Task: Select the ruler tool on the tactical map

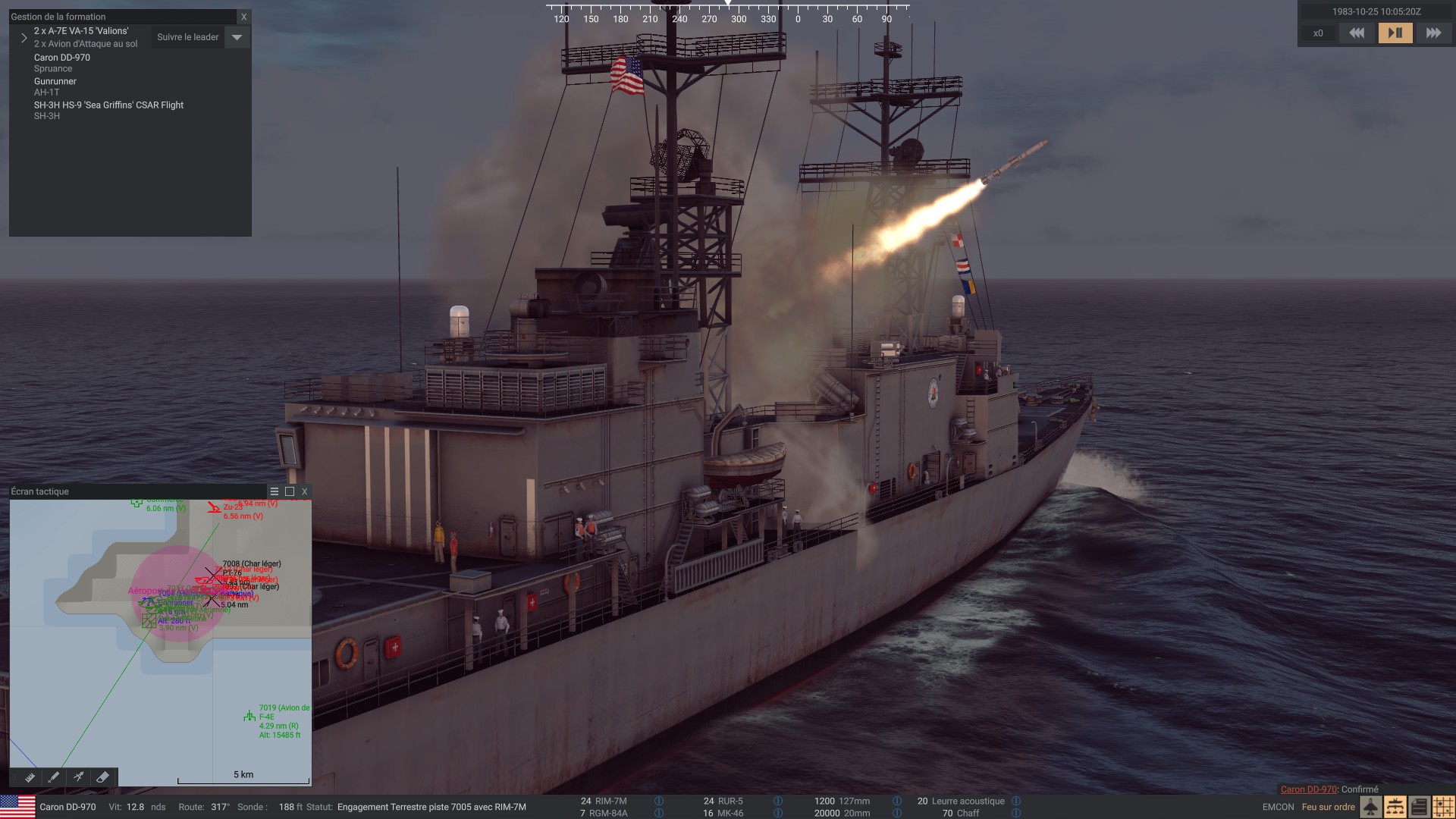Action: click(x=30, y=777)
